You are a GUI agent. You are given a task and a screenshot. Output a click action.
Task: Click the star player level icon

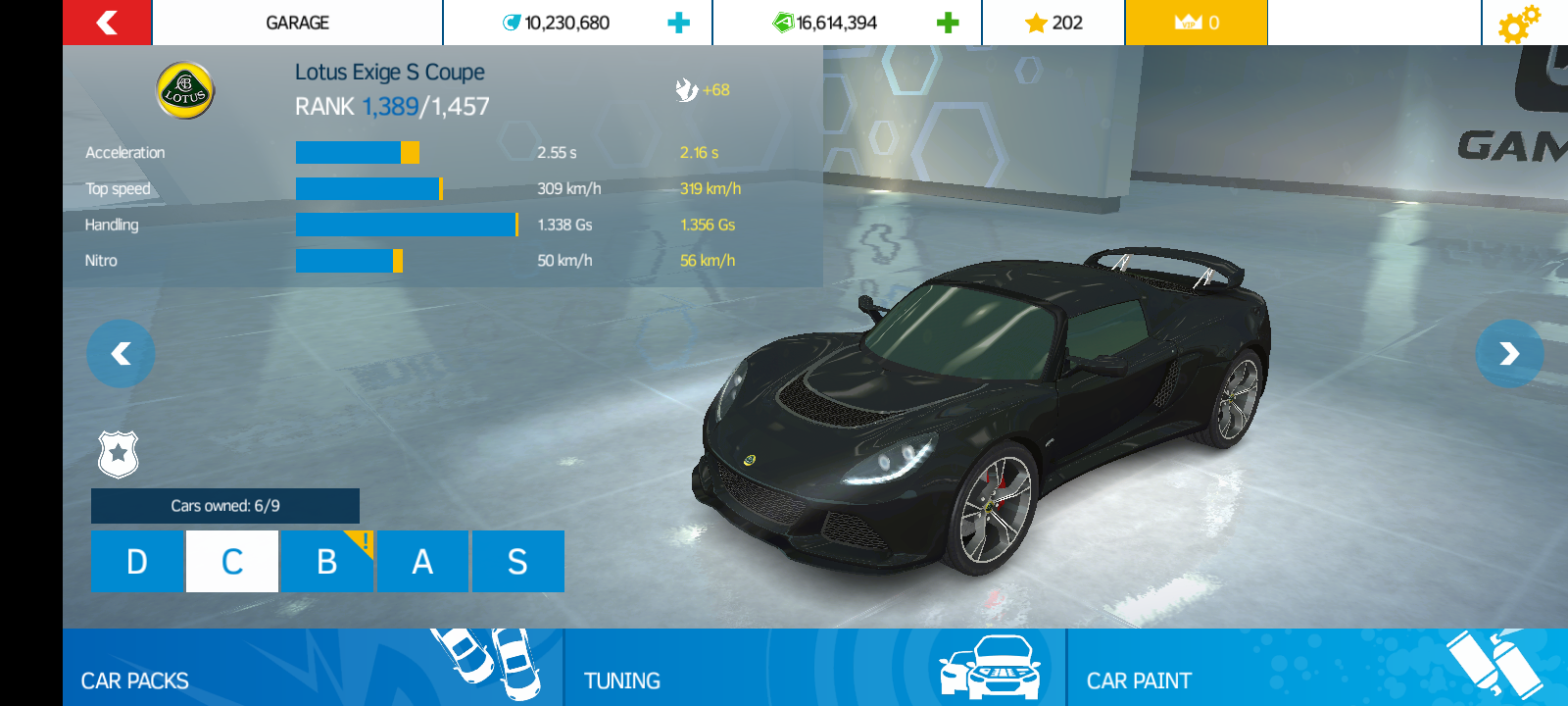(x=1034, y=22)
